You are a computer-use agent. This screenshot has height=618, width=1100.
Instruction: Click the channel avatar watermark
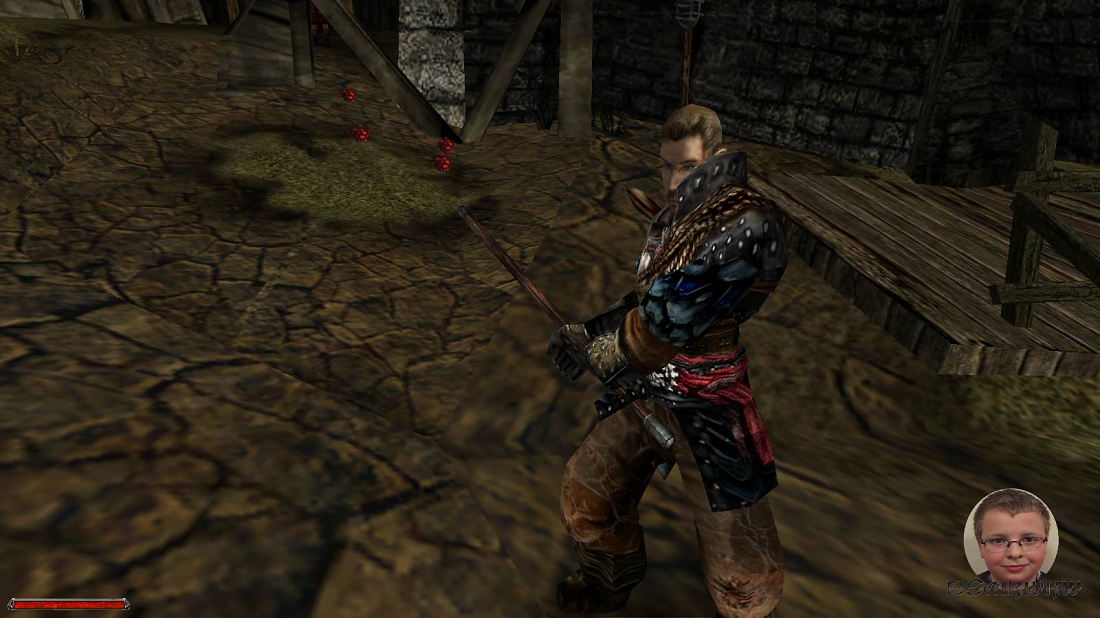1010,535
